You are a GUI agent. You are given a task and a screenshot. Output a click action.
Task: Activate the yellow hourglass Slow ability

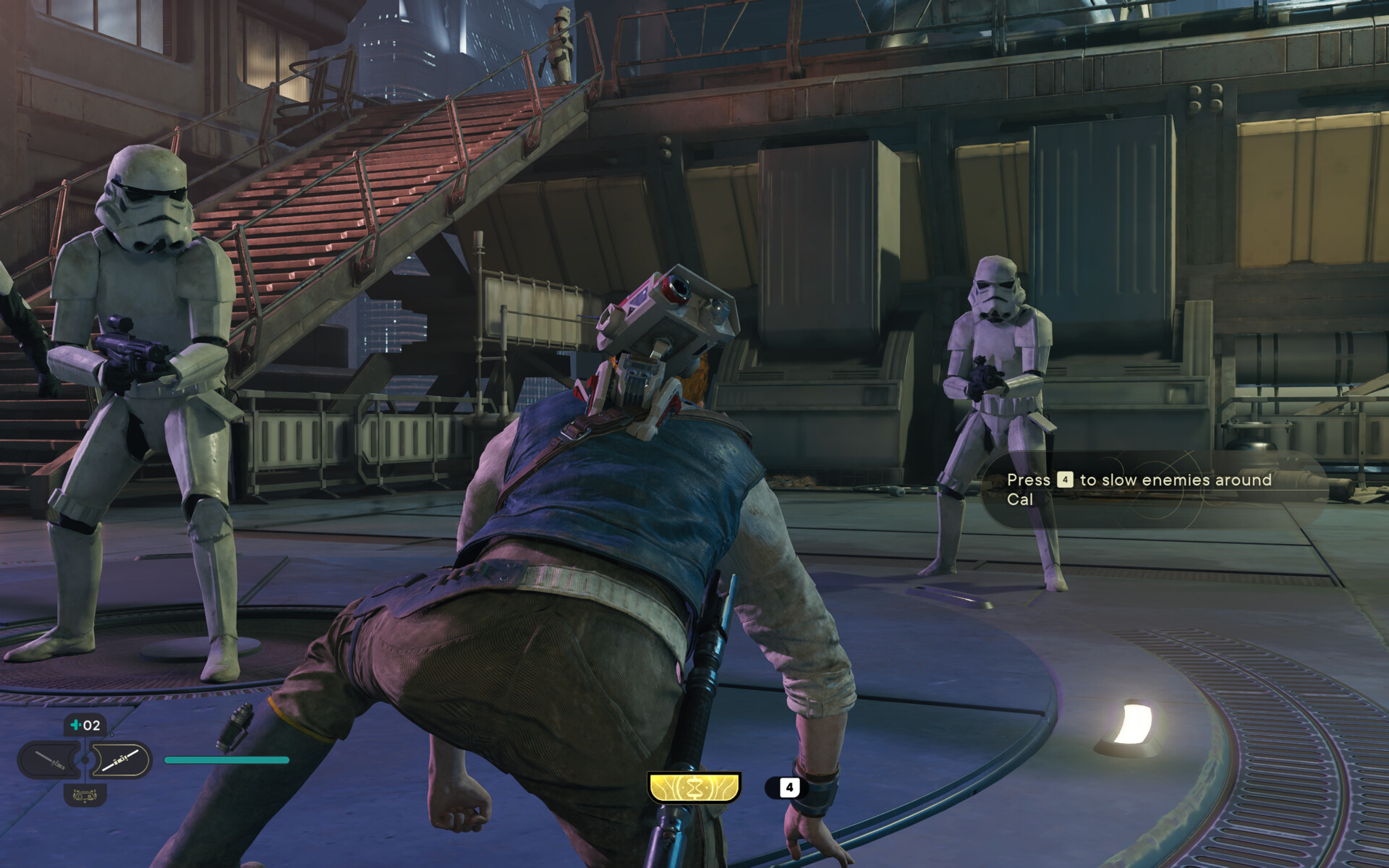tap(694, 787)
